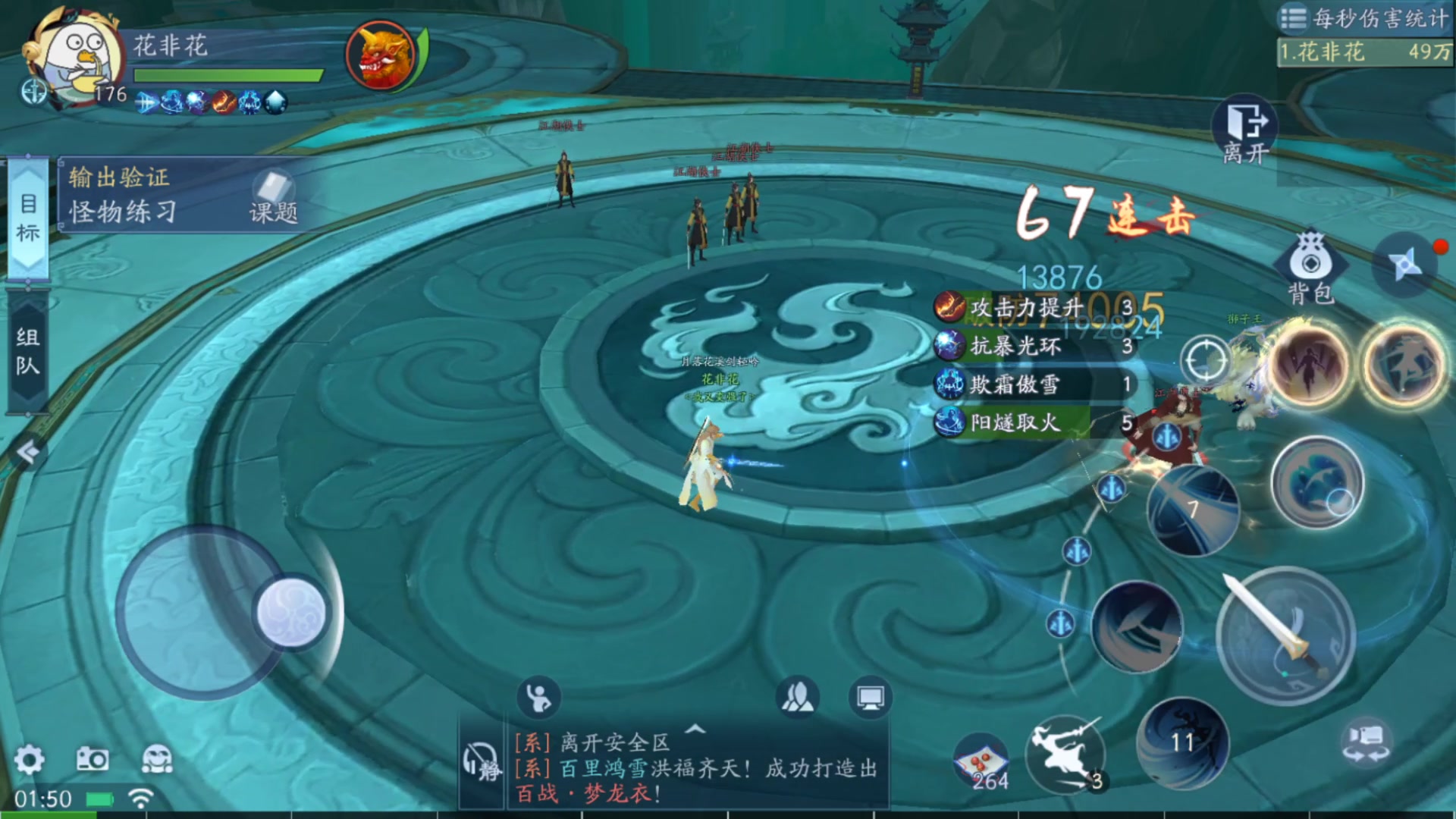Take a screenshot with the camera icon
Screen dimensions: 1456x819
click(x=93, y=759)
